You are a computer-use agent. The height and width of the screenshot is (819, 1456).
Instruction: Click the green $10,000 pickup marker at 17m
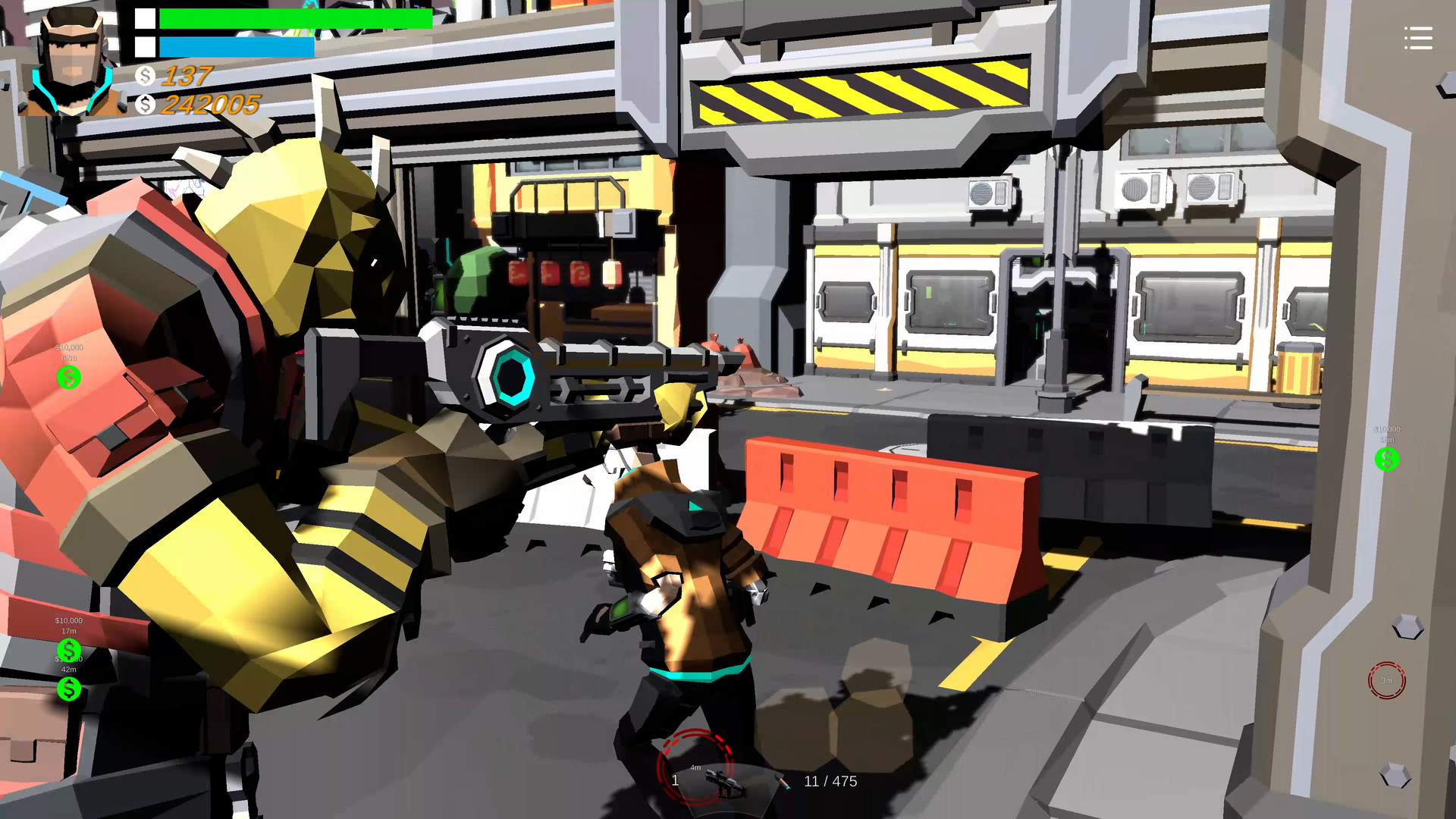pos(68,650)
